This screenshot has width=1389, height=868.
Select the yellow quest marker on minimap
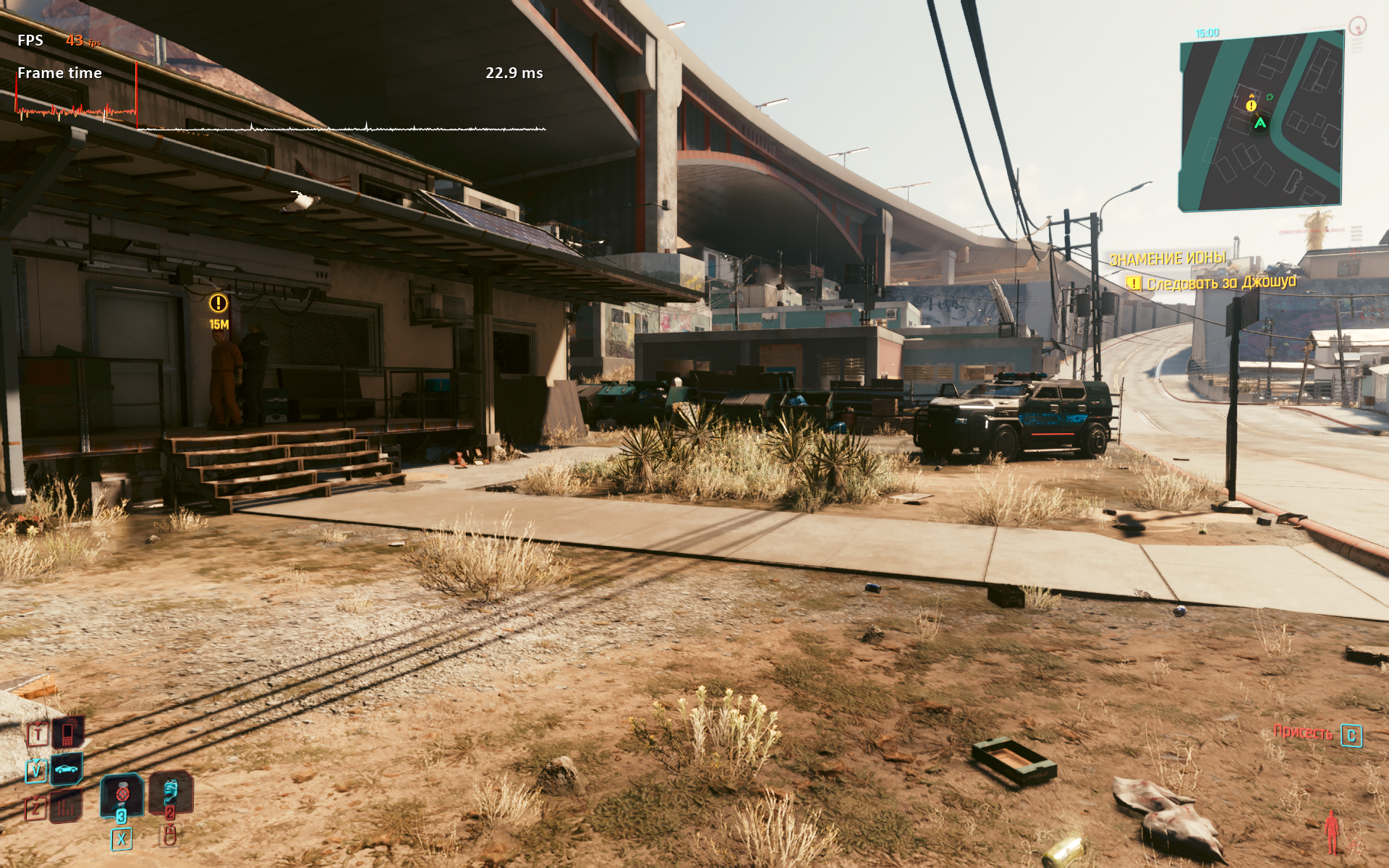pos(1251,106)
